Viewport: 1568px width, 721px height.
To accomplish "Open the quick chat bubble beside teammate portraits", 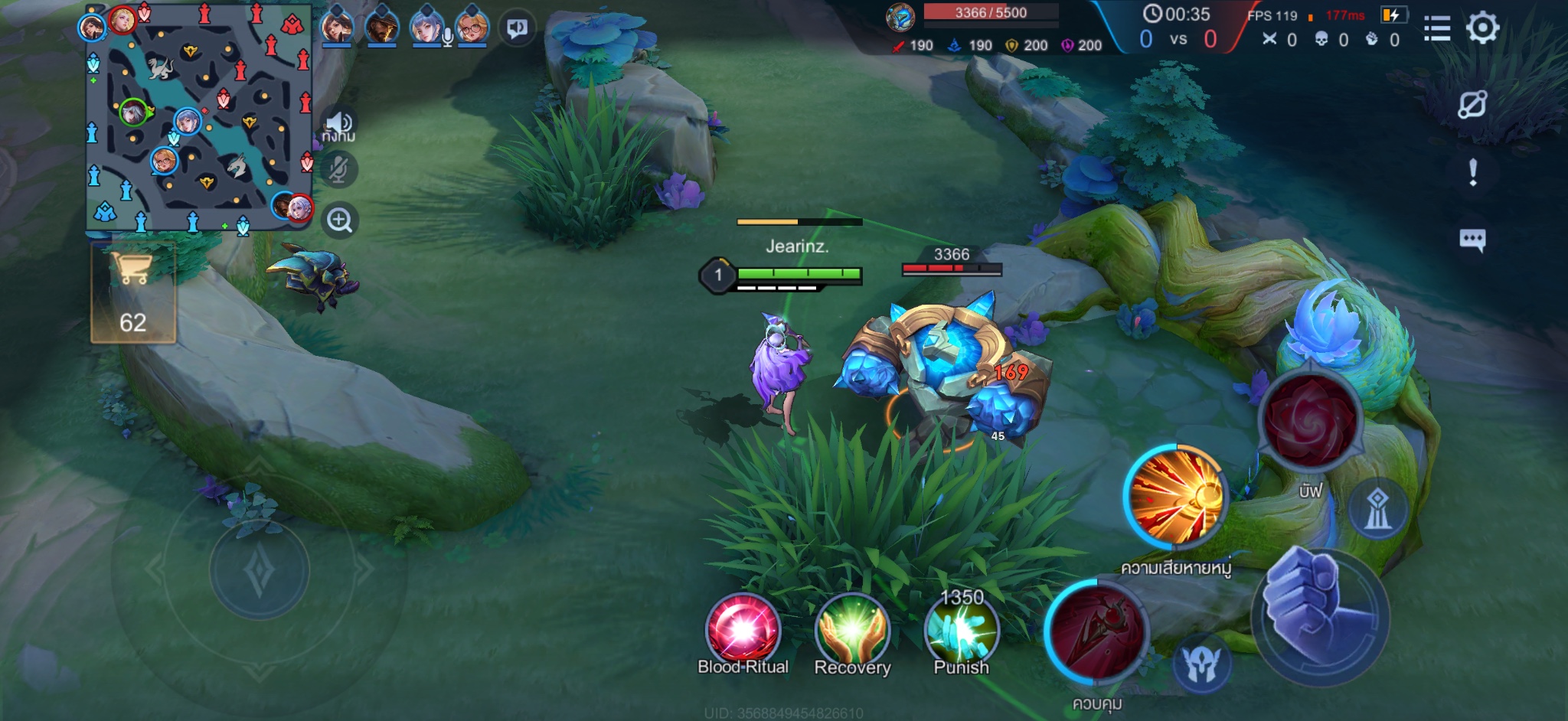I will pos(518,29).
